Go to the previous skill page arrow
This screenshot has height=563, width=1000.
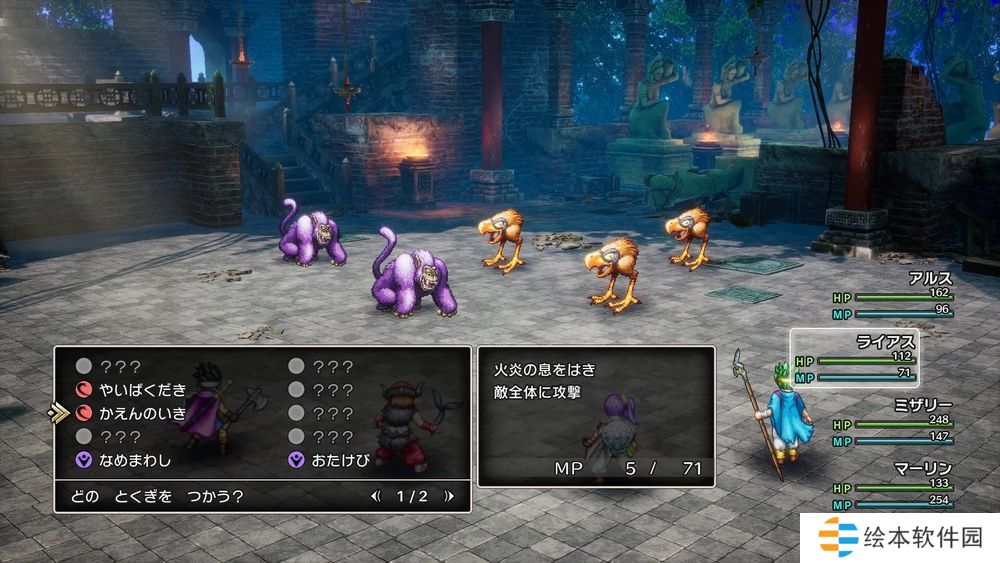[x=376, y=496]
